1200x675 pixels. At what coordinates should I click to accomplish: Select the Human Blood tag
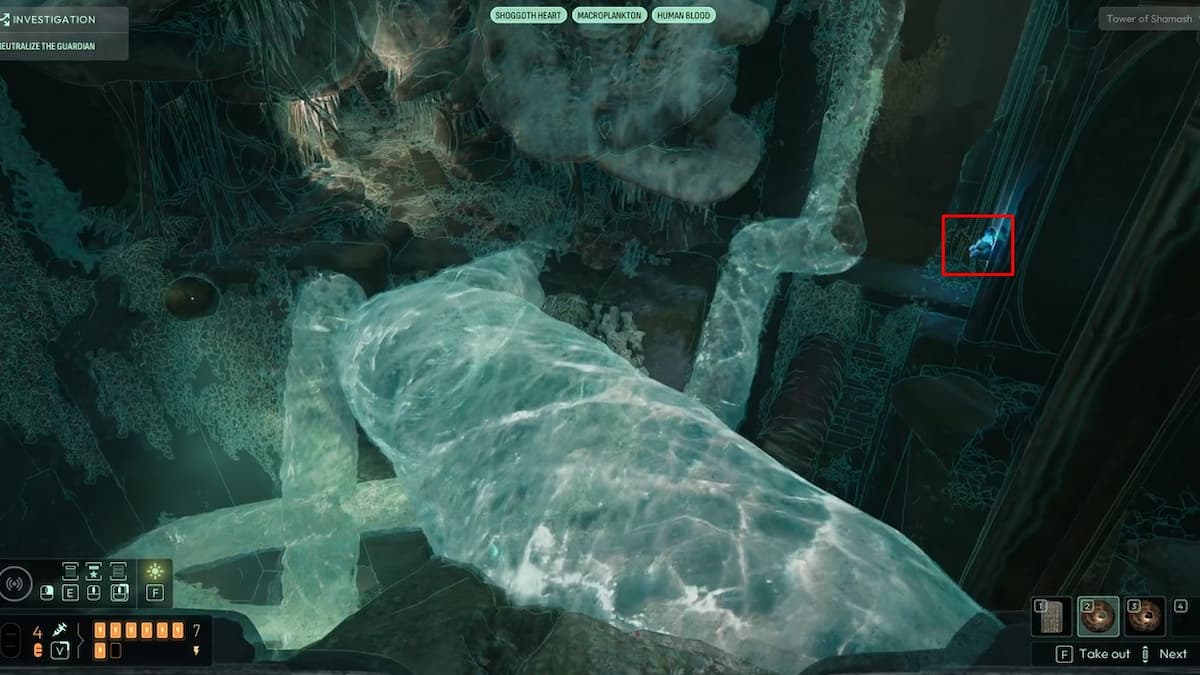[x=684, y=16]
